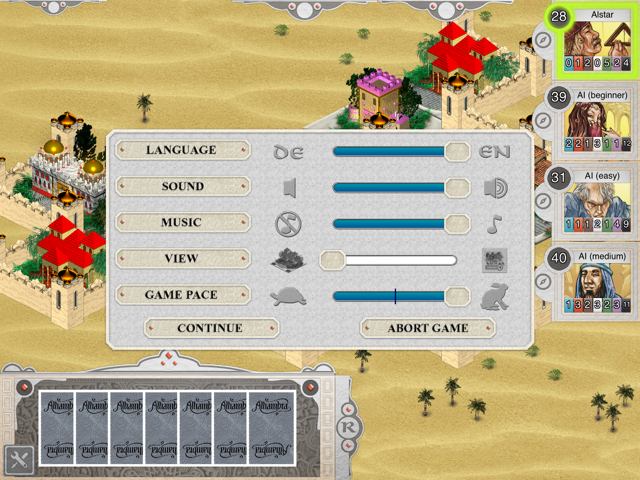The image size is (640, 480).
Task: Choose the Music option label
Action: coord(181,222)
